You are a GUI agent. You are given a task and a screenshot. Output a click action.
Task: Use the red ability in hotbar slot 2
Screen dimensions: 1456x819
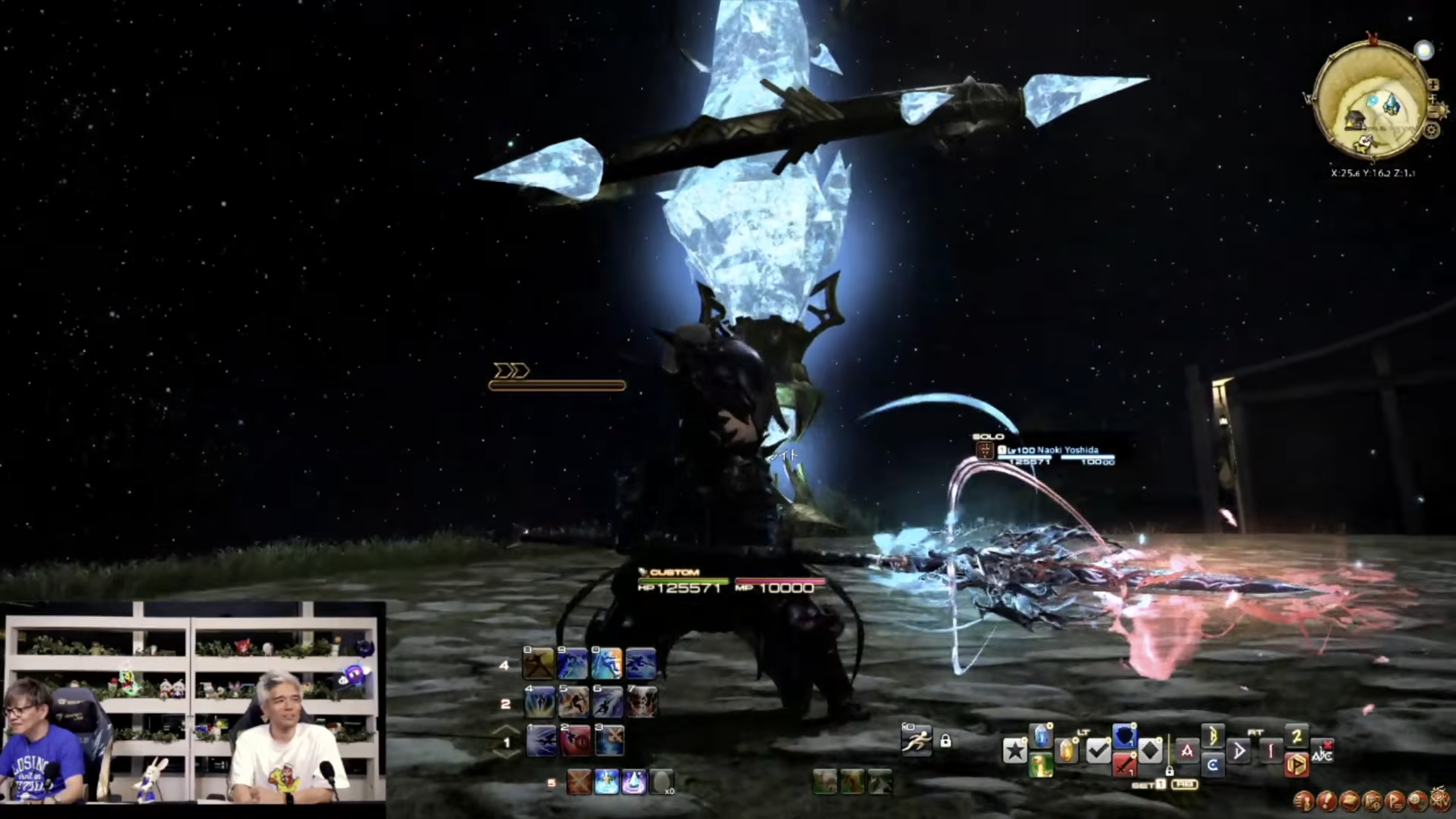[575, 740]
